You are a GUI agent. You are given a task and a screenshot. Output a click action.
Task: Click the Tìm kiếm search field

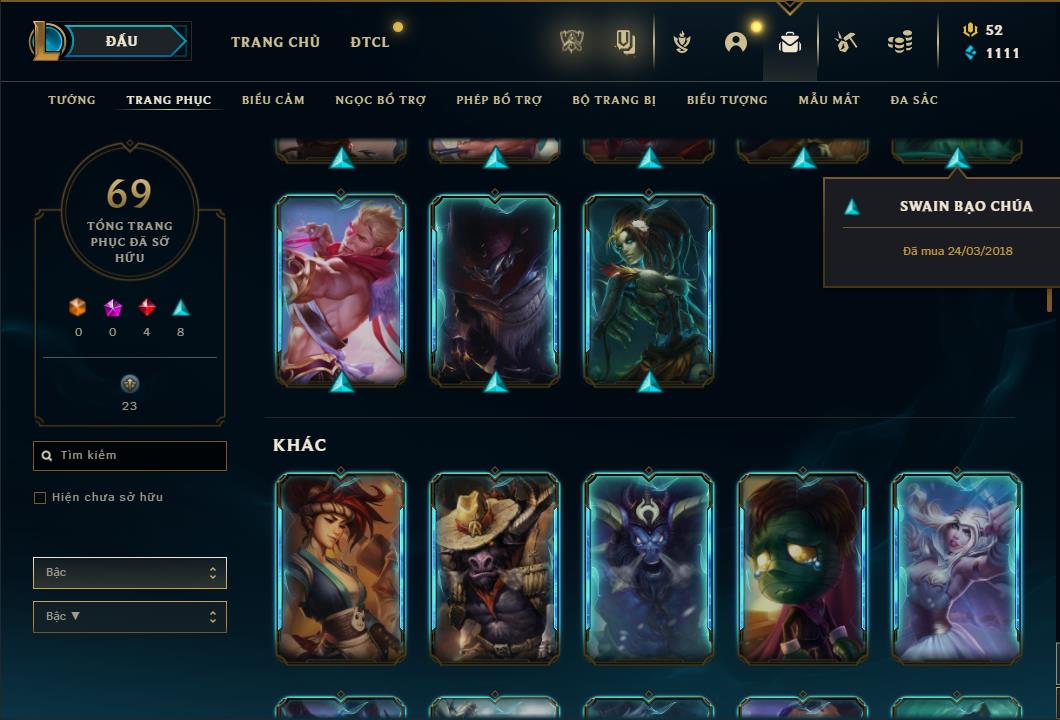[x=130, y=456]
